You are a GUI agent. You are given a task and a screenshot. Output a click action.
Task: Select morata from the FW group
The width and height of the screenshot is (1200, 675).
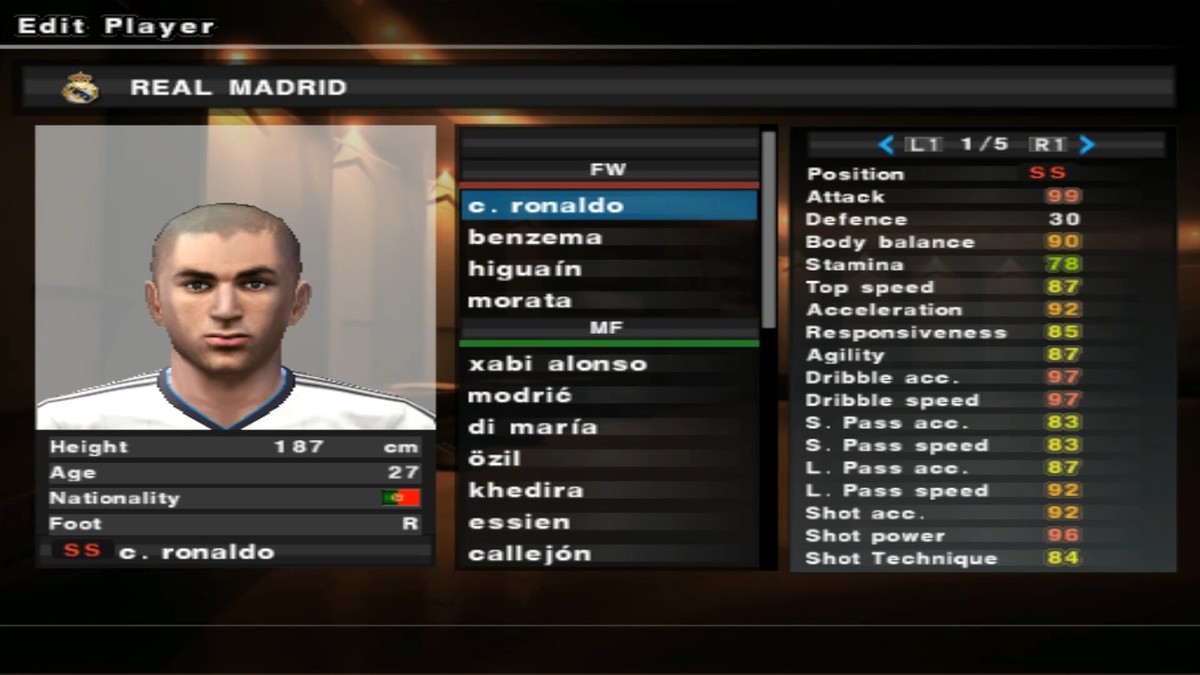(608, 301)
